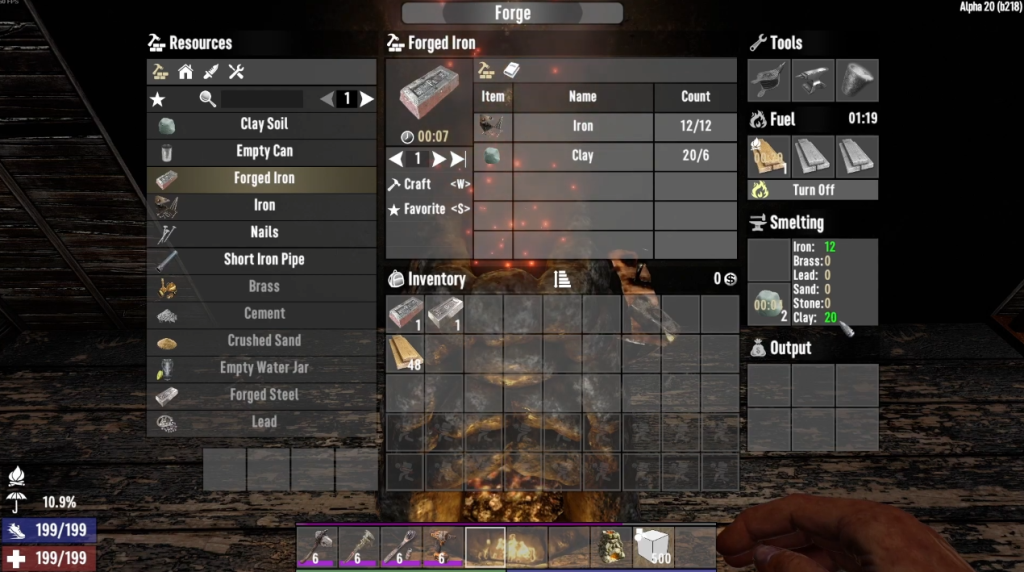Click the Craft button
1024x572 pixels.
coord(418,184)
